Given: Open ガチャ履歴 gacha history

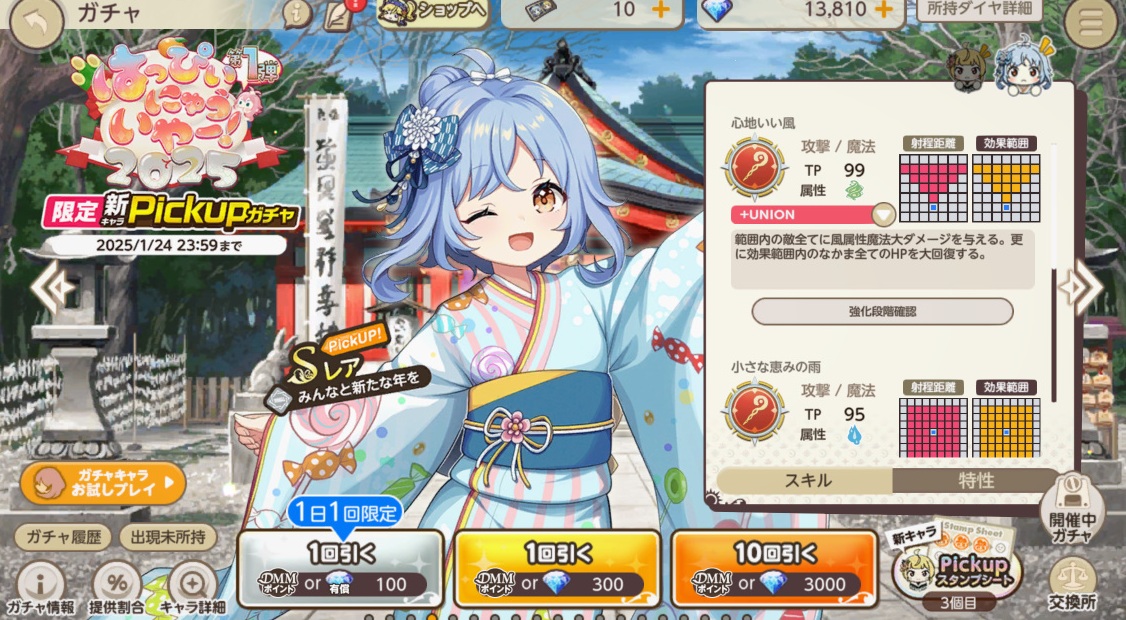Looking at the screenshot, I should click(x=62, y=537).
